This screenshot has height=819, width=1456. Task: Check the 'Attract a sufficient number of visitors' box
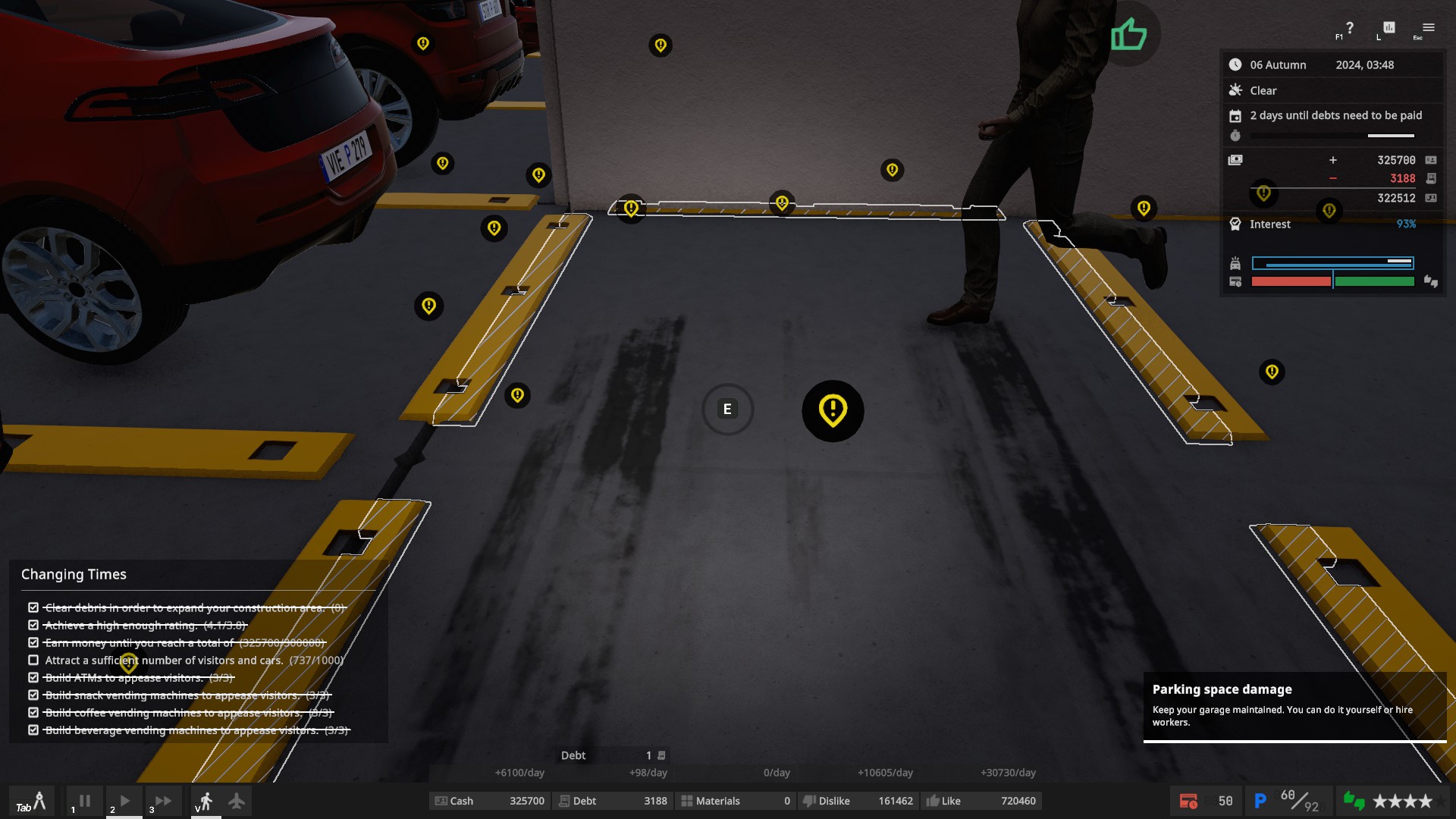click(33, 660)
